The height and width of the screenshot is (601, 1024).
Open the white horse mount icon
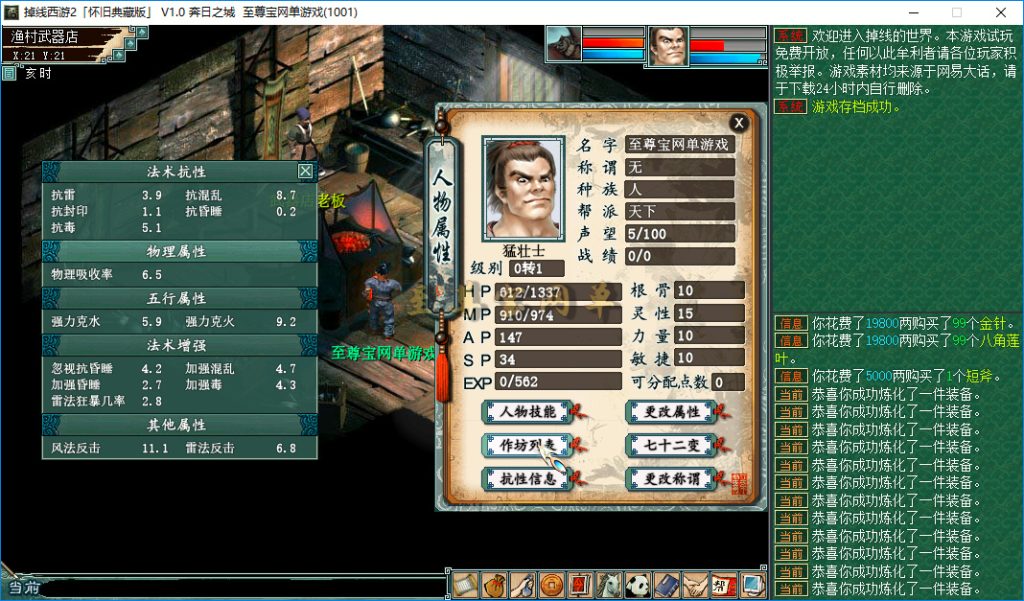pyautogui.click(x=608, y=585)
